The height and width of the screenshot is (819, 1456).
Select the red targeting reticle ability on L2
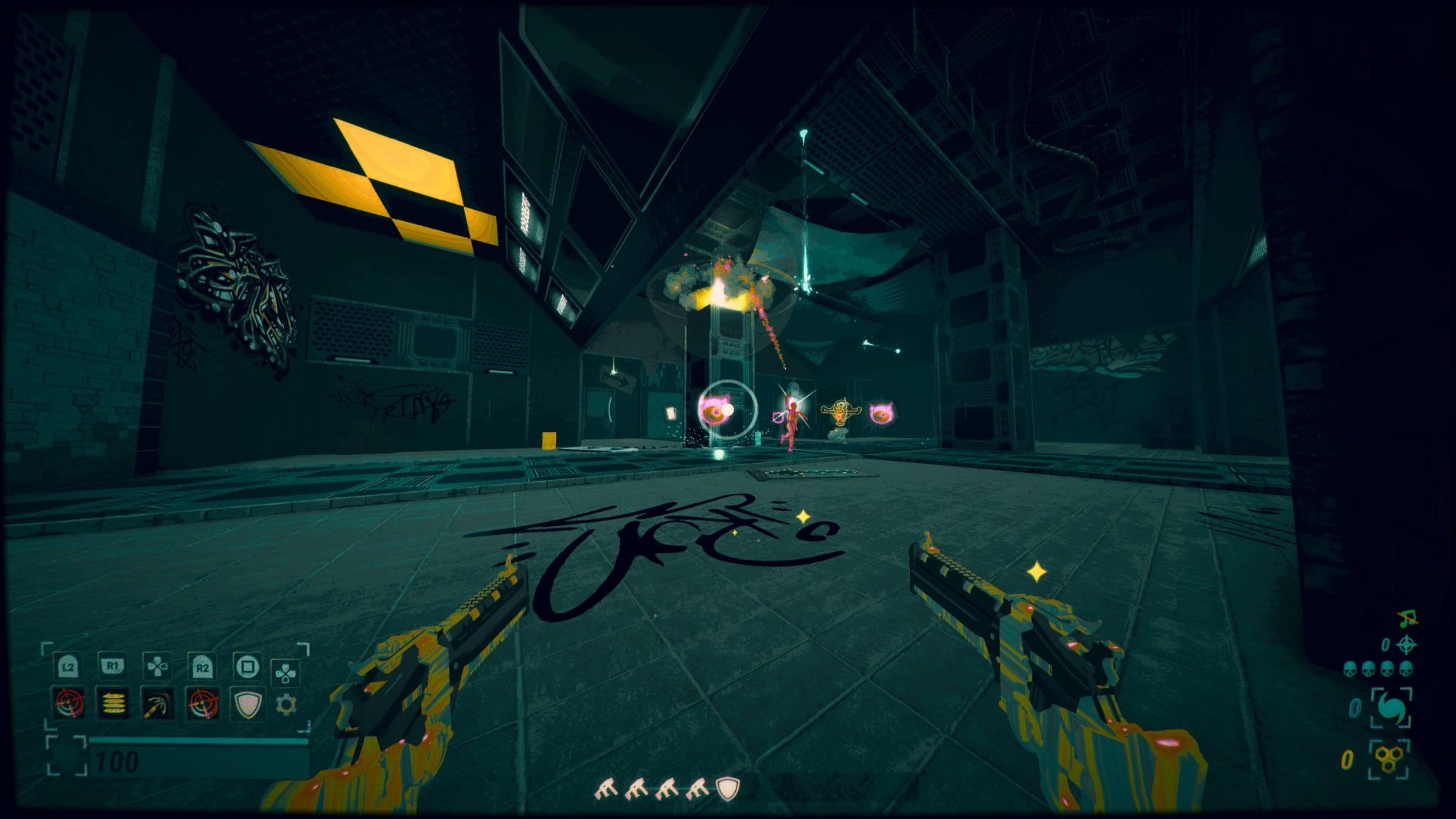(69, 703)
